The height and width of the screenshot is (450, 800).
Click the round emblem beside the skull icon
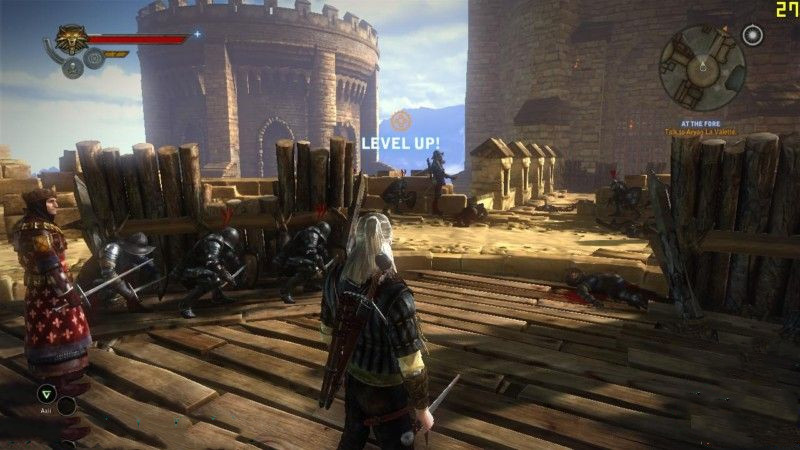click(x=94, y=58)
